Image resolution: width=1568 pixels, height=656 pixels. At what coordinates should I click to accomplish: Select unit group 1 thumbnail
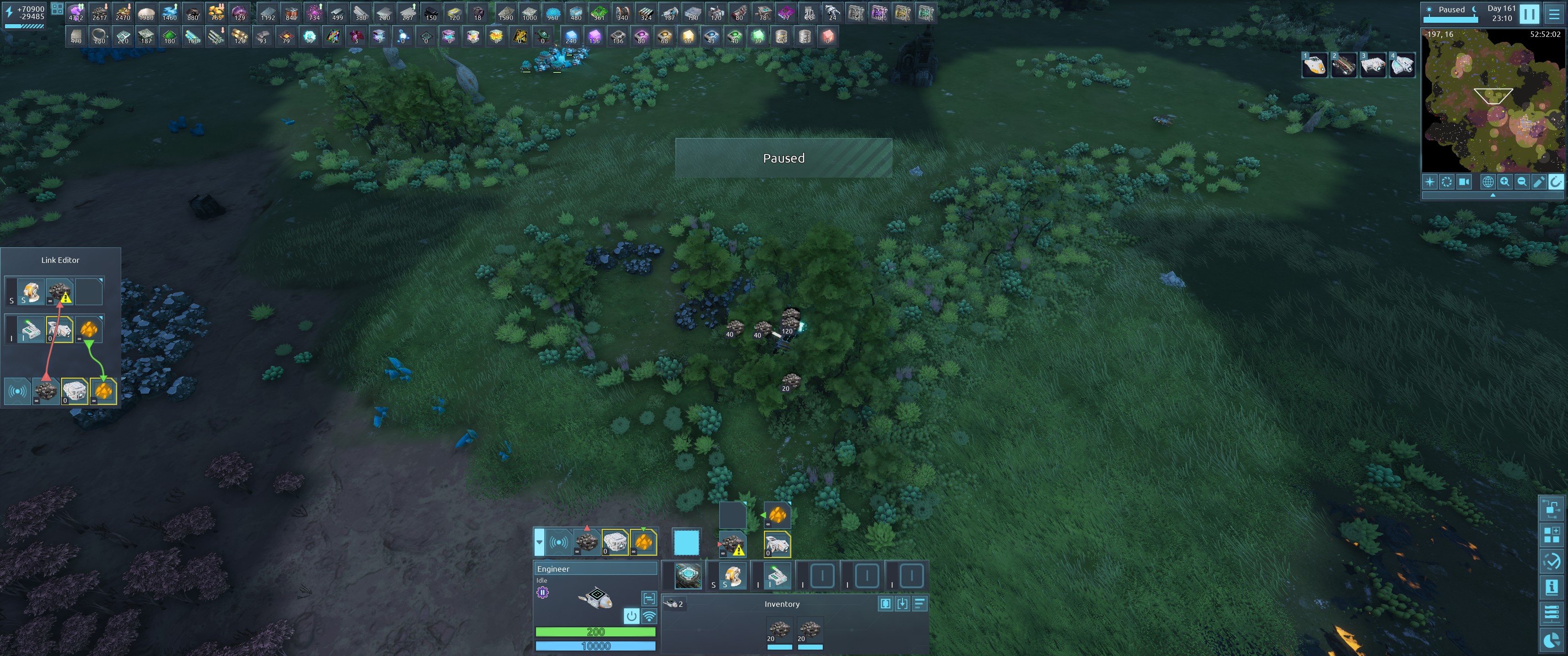point(1314,65)
